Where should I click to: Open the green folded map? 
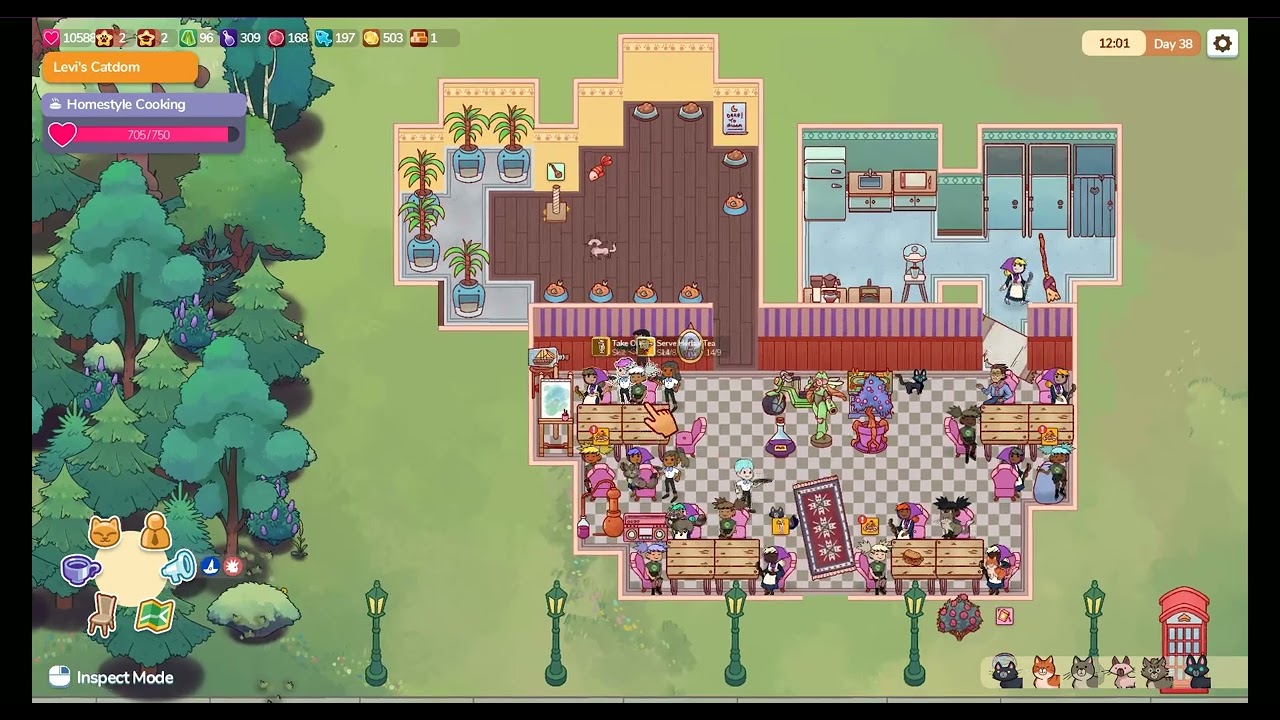(x=154, y=614)
